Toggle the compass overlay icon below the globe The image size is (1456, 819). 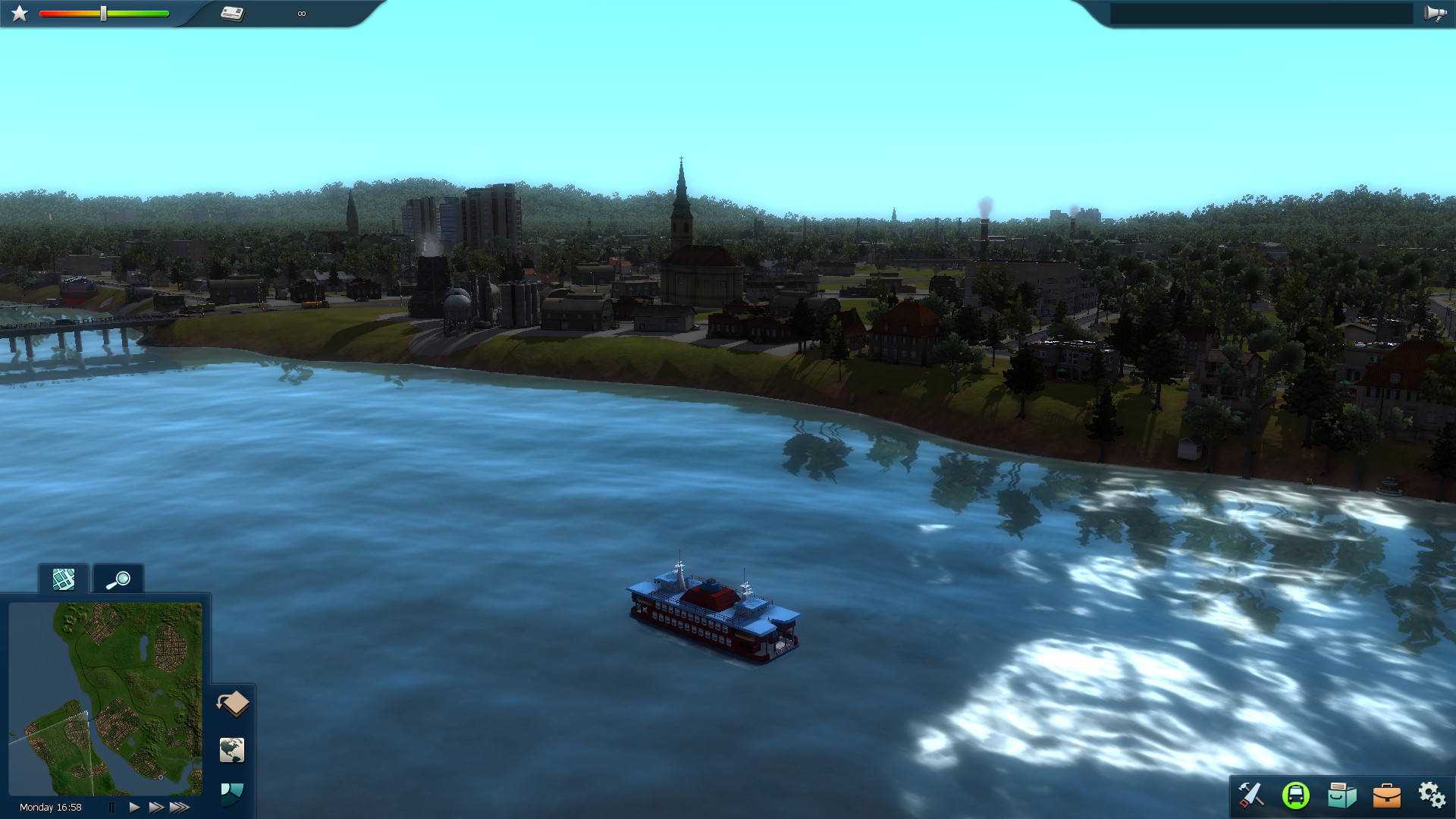click(x=231, y=795)
